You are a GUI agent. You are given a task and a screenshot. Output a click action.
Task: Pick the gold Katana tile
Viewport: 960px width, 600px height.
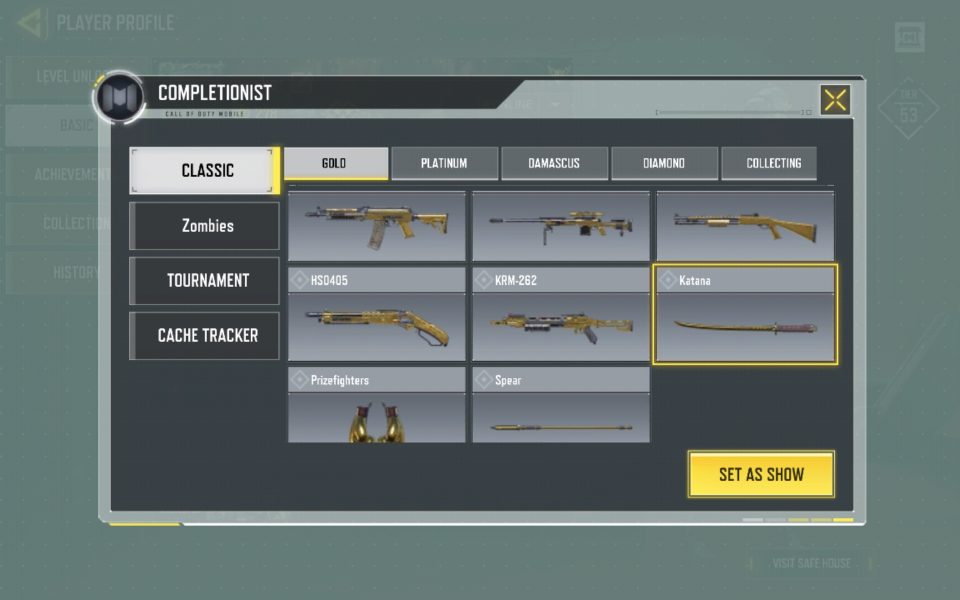[x=745, y=314]
